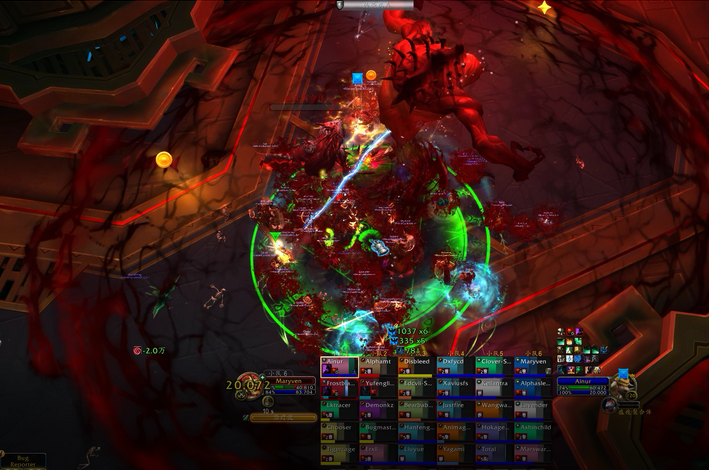
Task: Target Ashinchild in the raid grid
Action: click(x=533, y=432)
